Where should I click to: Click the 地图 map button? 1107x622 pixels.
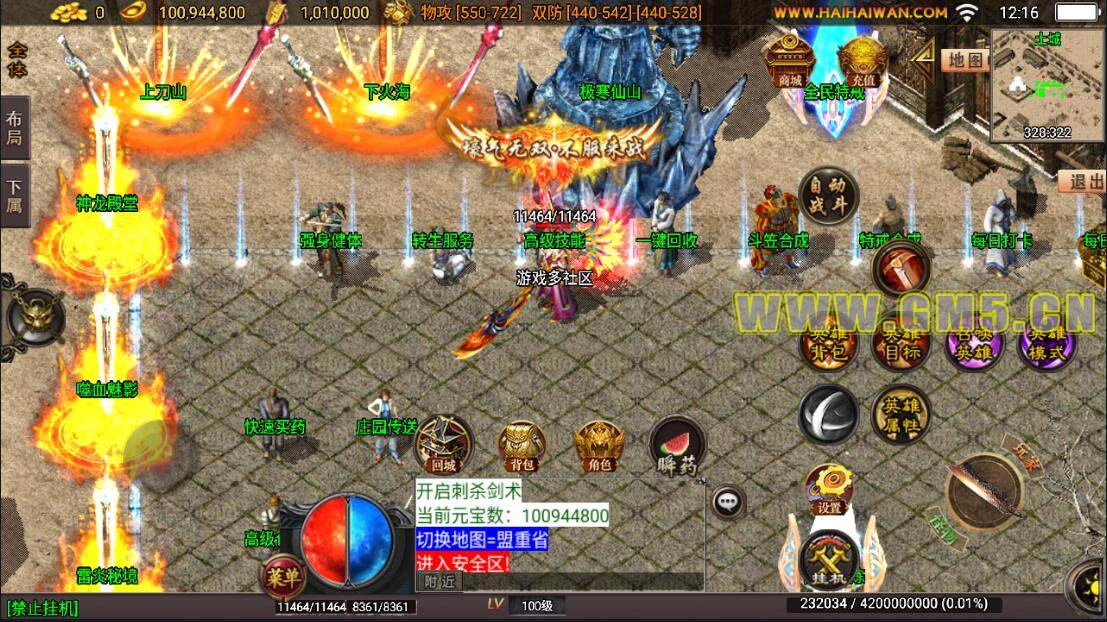(962, 60)
